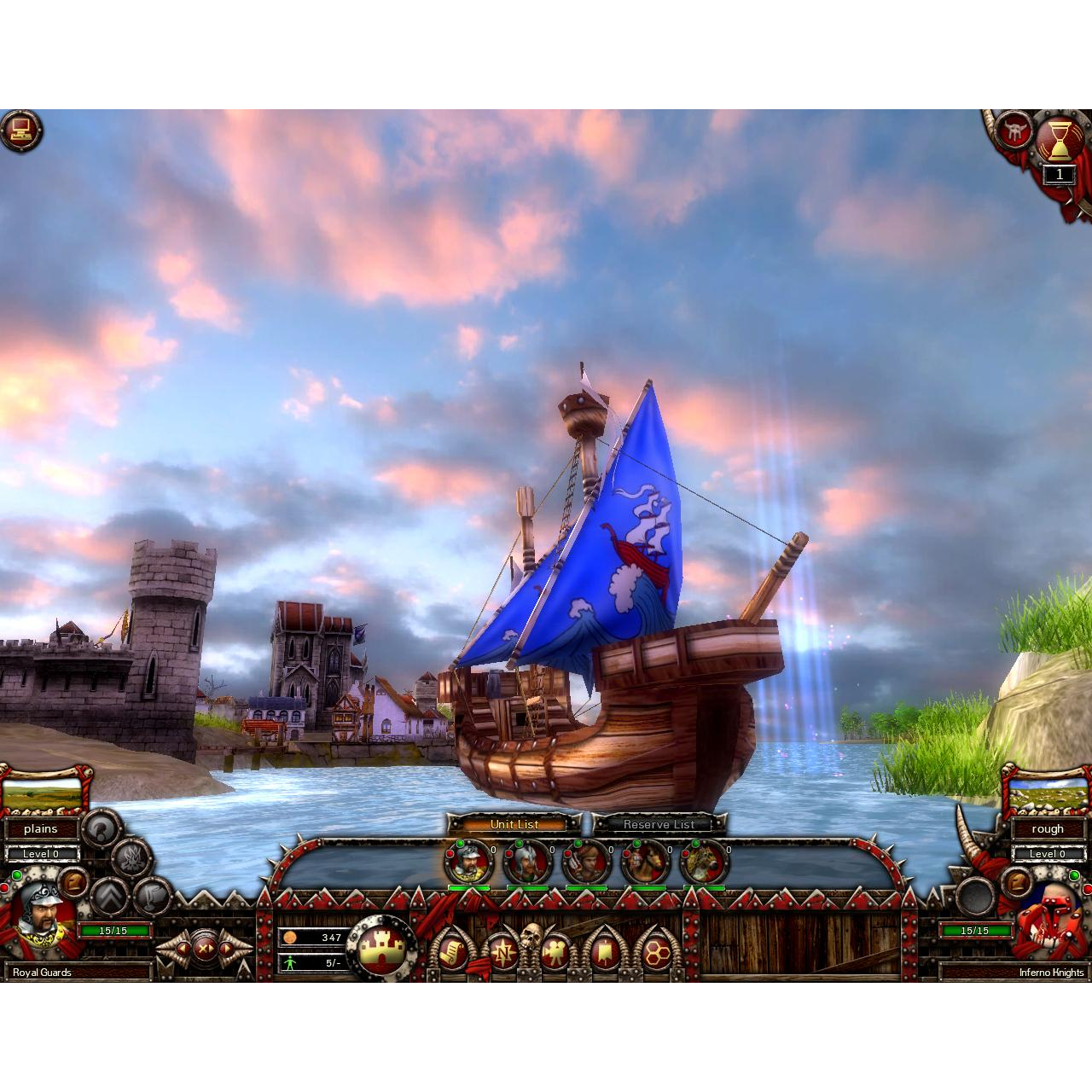Pick the leopard unit portrait
The width and height of the screenshot is (1092, 1092).
(704, 863)
